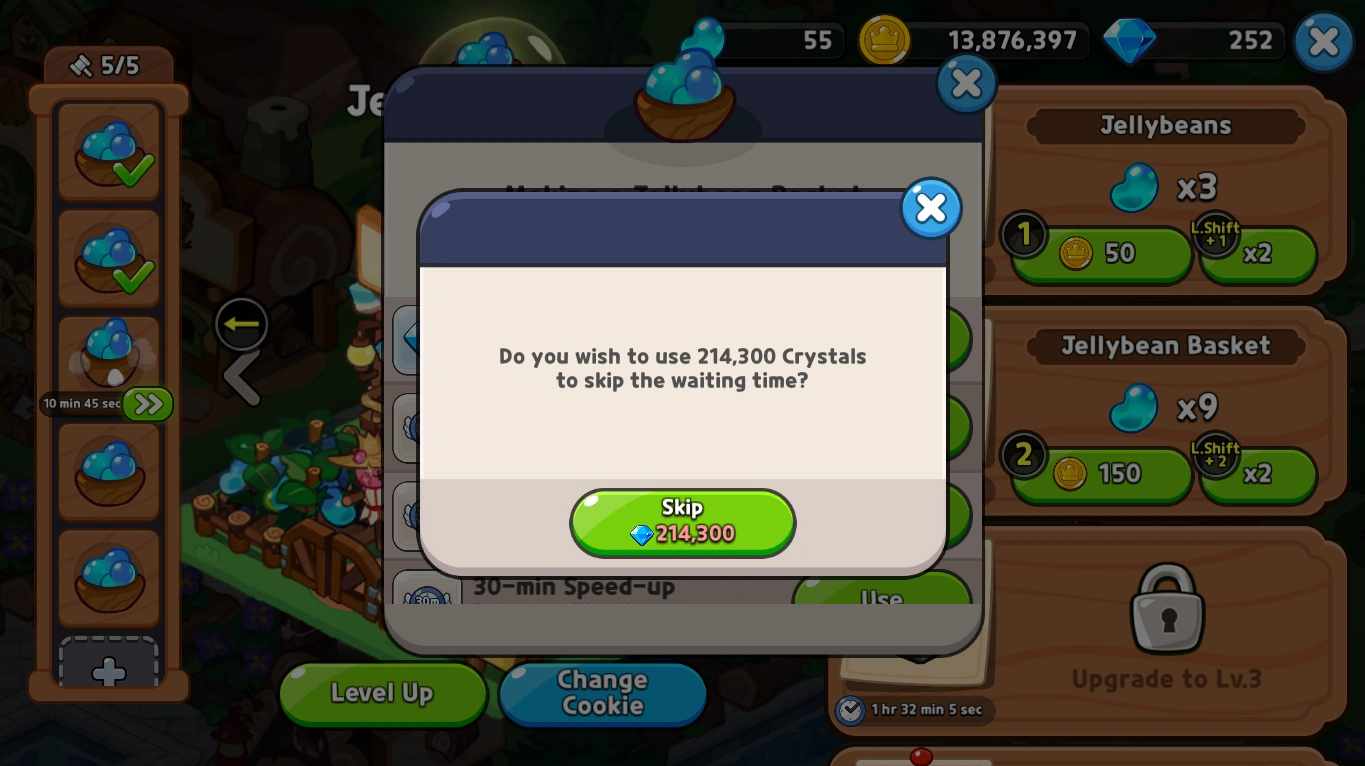Select the L.Shift +2 x2 multiplier for Jellybean Basket
Image resolution: width=1365 pixels, height=766 pixels.
1257,475
